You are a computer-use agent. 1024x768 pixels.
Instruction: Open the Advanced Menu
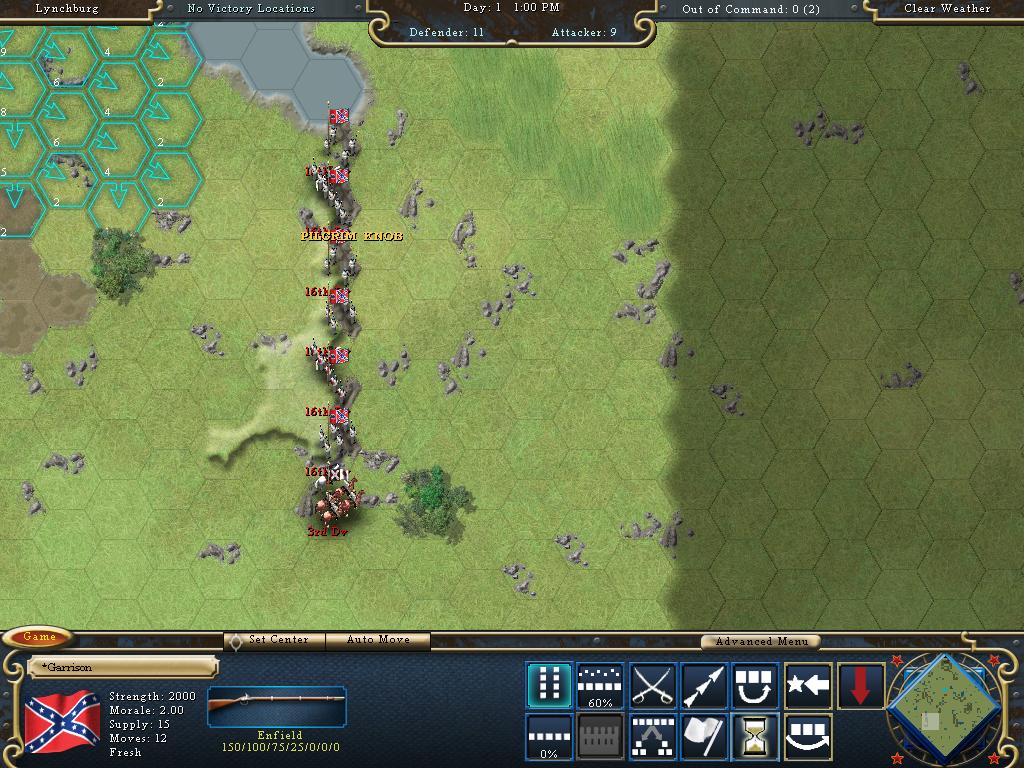[x=760, y=641]
